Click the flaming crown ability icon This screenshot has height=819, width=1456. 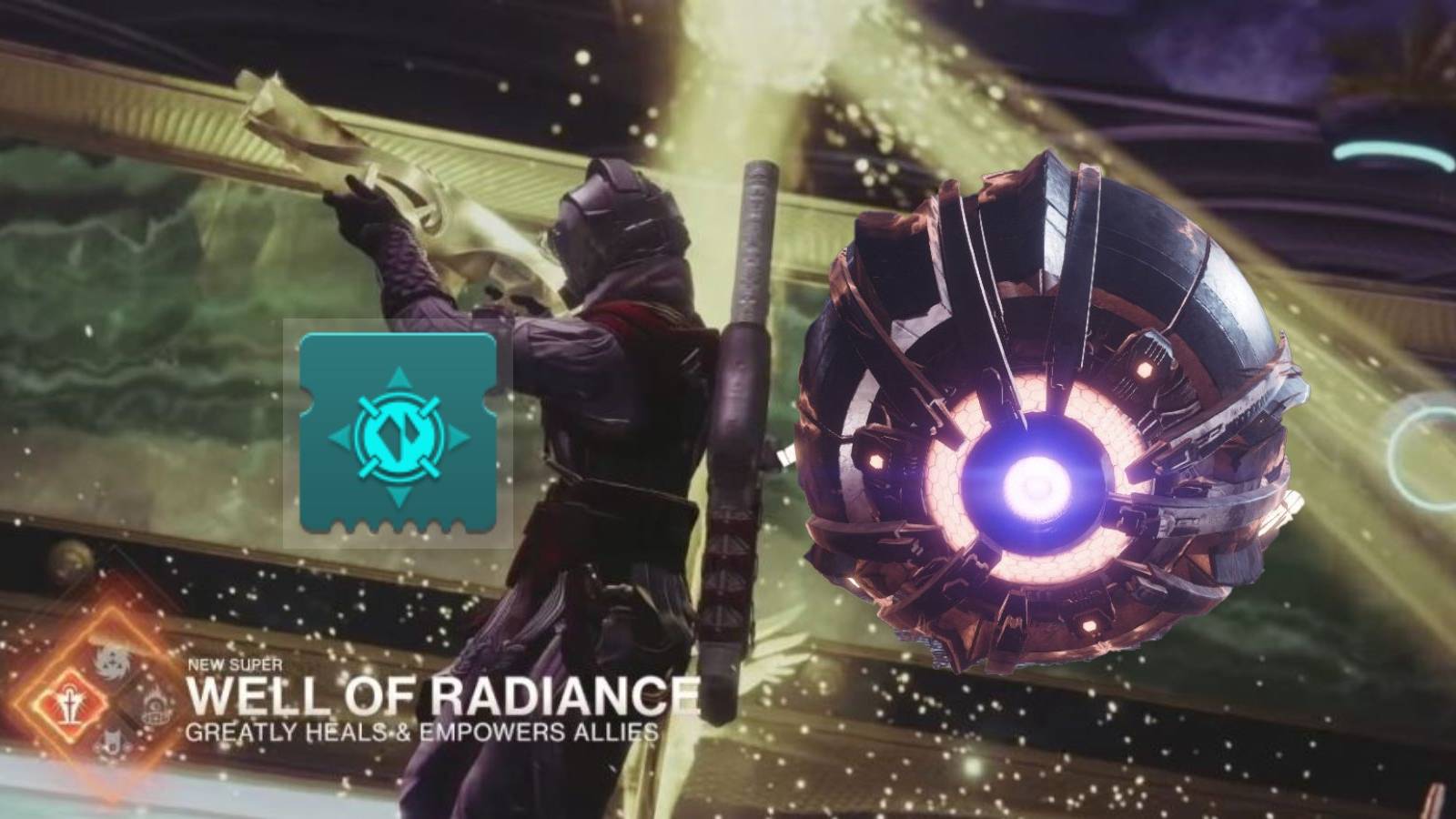(x=155, y=709)
